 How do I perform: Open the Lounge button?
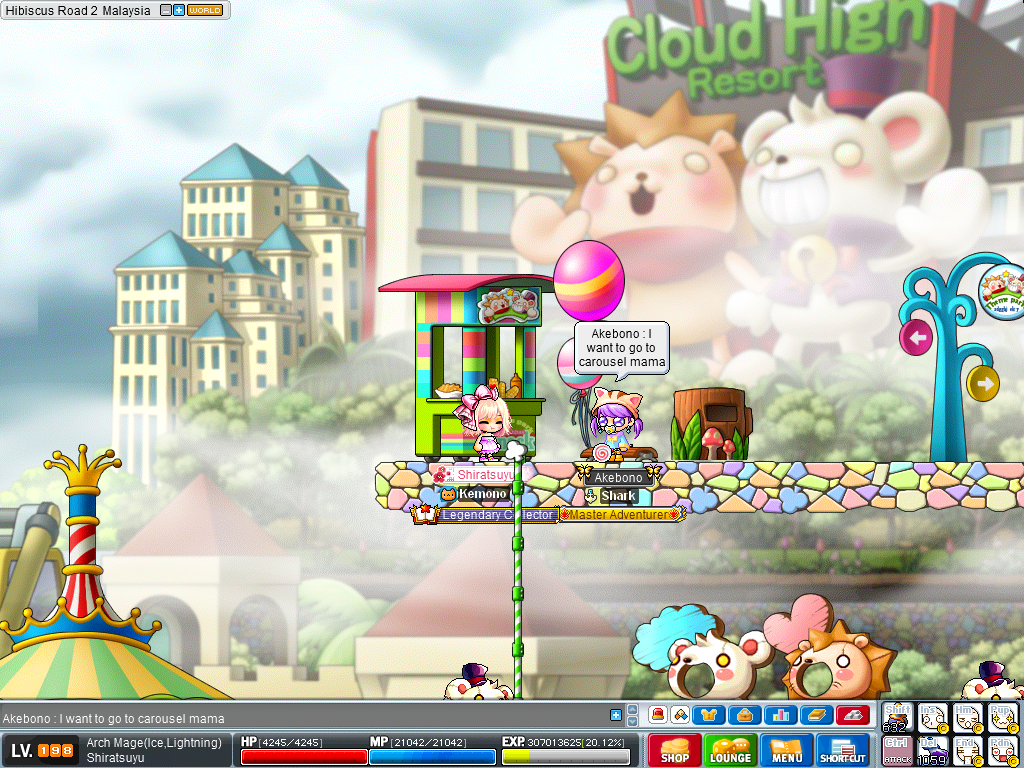pyautogui.click(x=730, y=750)
